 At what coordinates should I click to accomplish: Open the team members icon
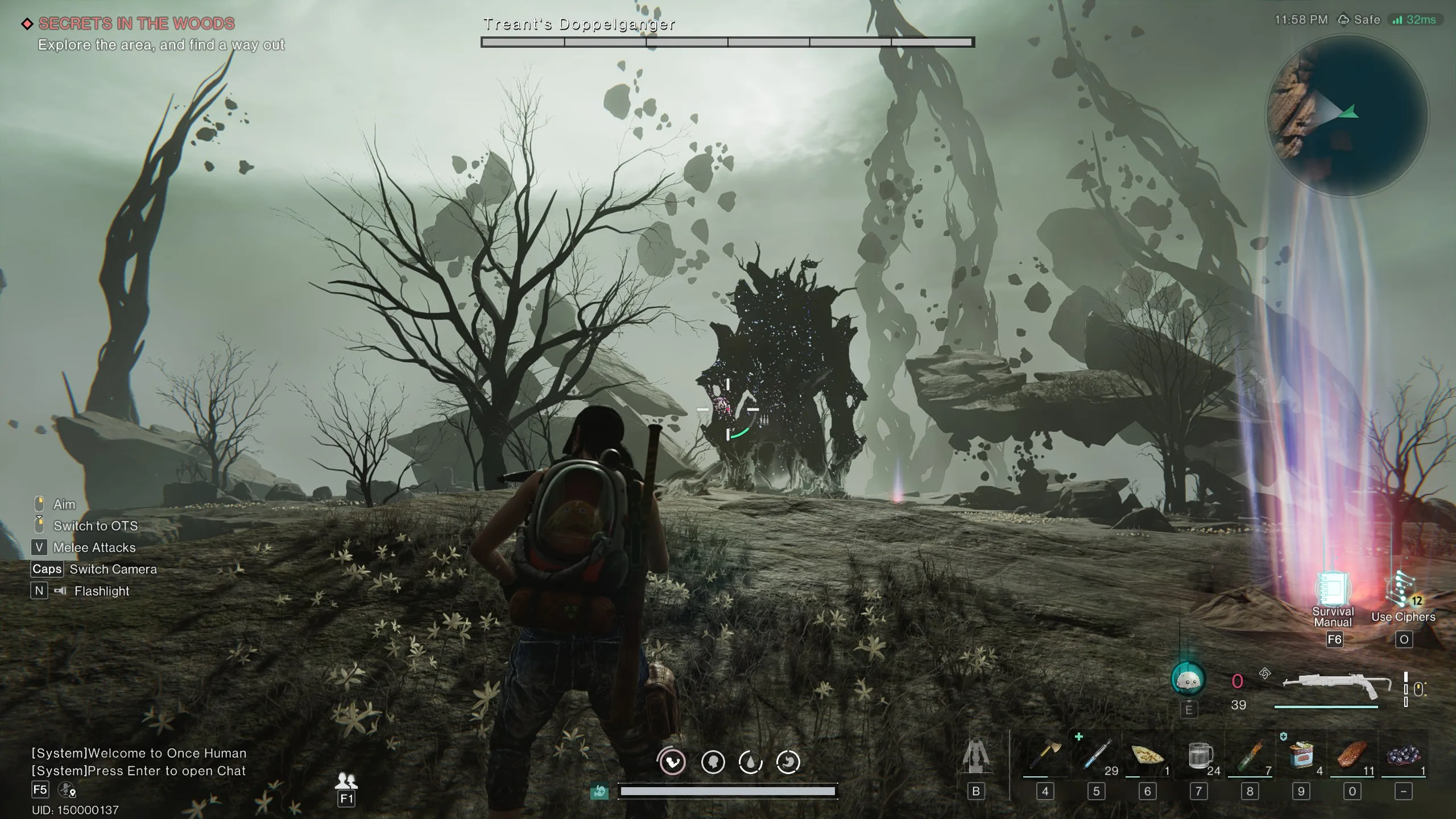click(x=346, y=780)
